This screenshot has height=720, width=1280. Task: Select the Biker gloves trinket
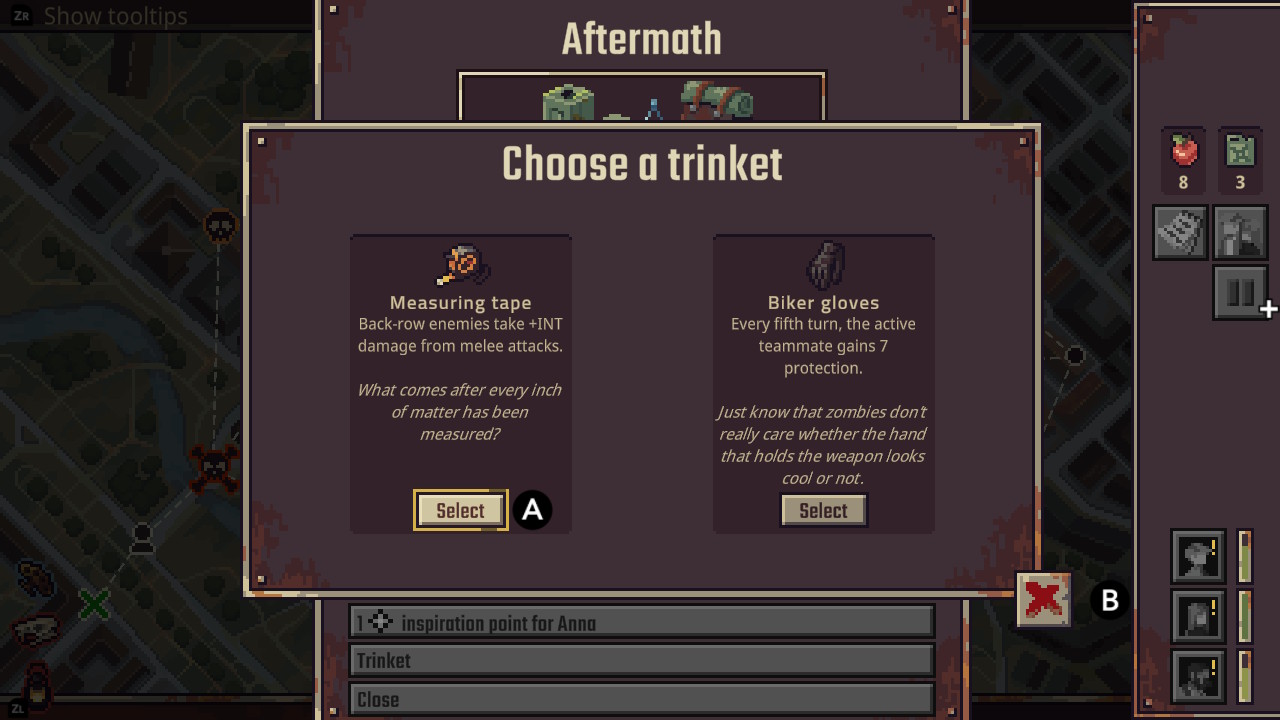coord(823,510)
